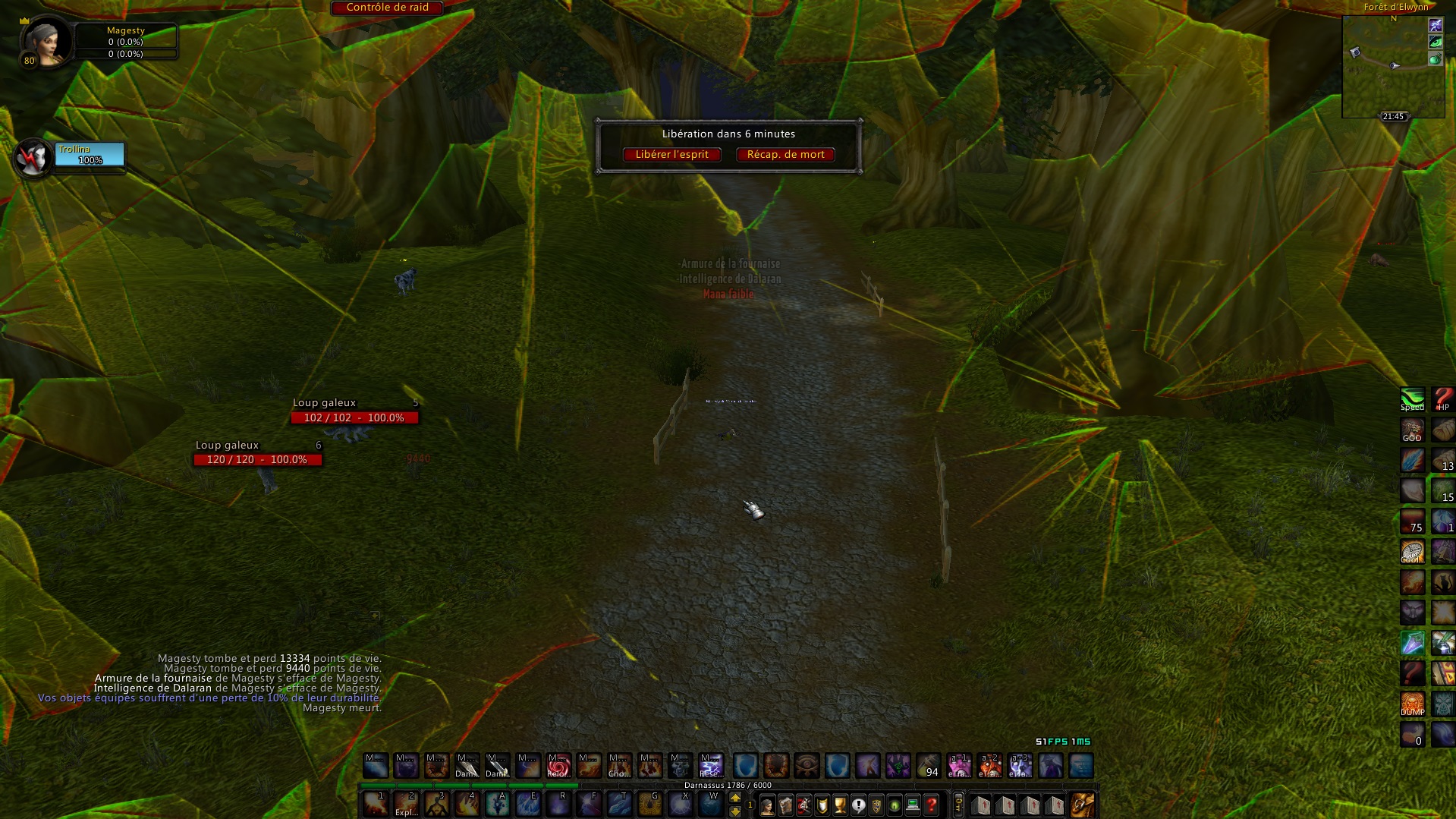
Task: Click the "DUMP" macro icon
Action: pos(1412,704)
